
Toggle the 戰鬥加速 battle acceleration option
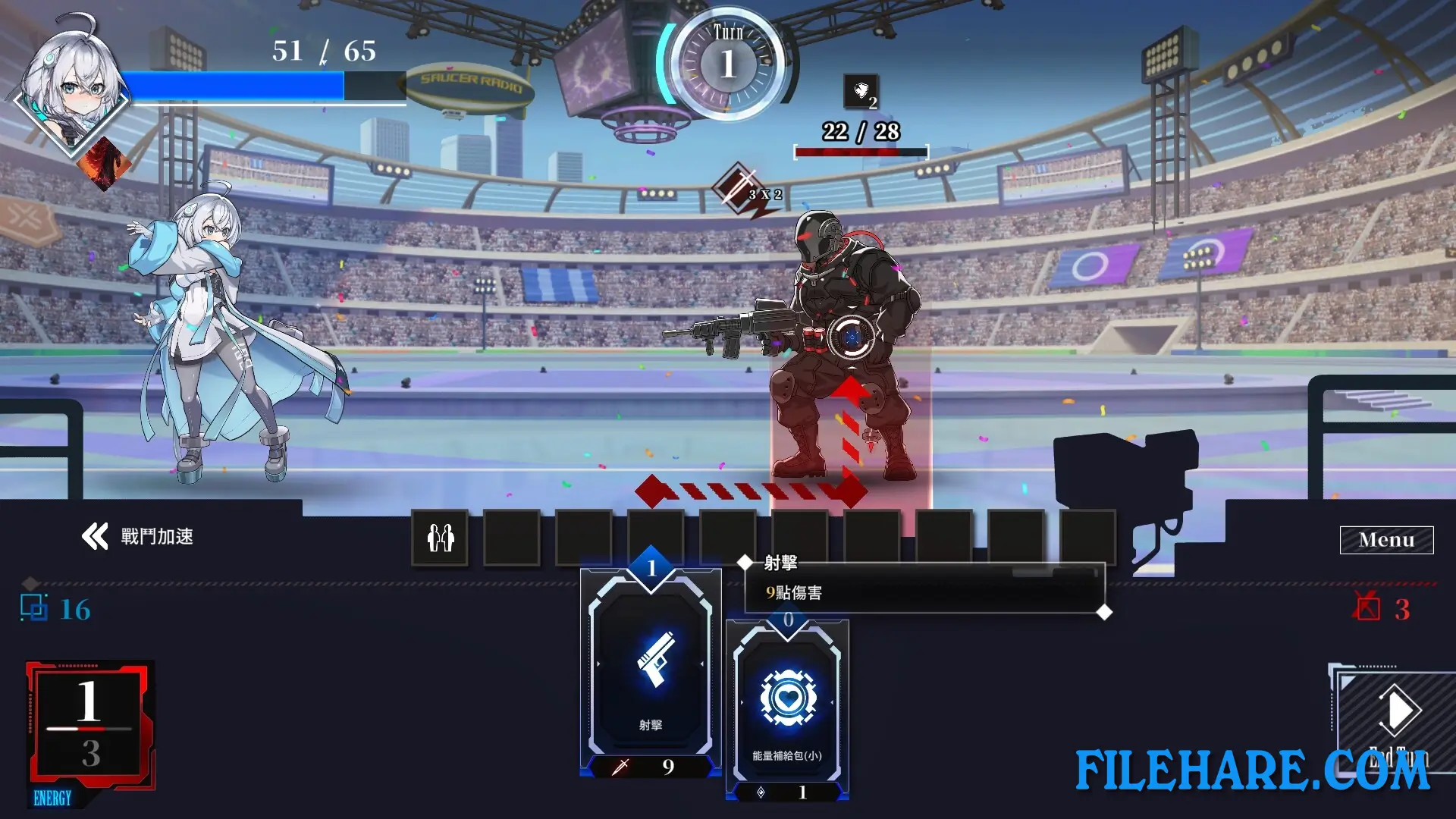[155, 536]
